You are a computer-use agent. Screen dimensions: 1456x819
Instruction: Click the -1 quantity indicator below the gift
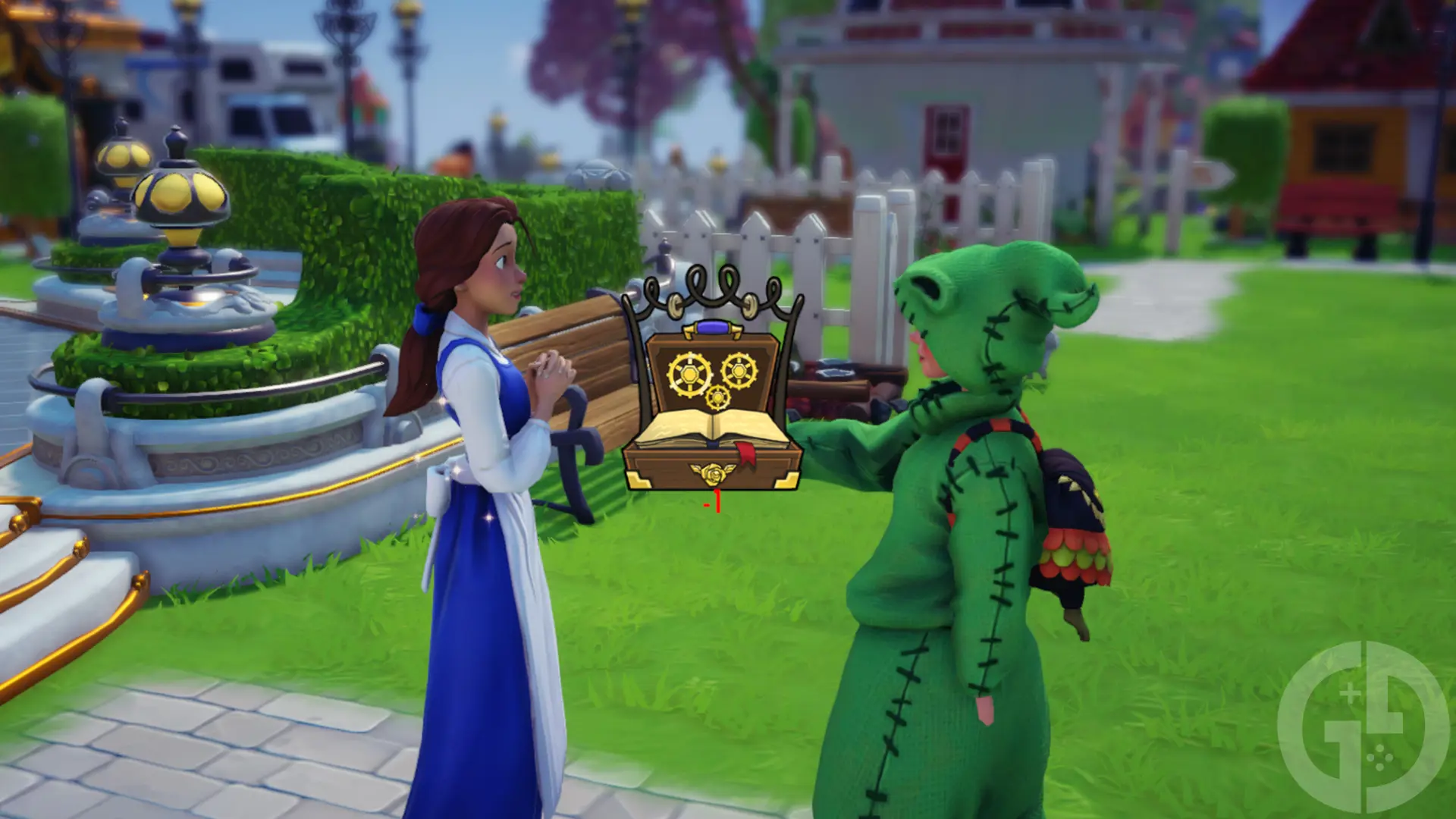[714, 501]
